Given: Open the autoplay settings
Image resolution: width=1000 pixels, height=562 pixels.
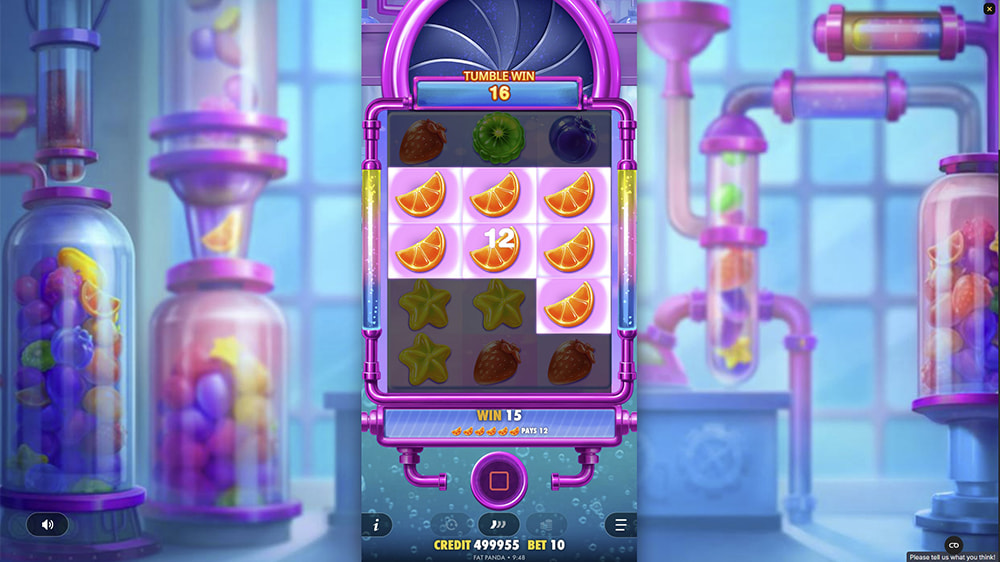Looking at the screenshot, I should (449, 524).
